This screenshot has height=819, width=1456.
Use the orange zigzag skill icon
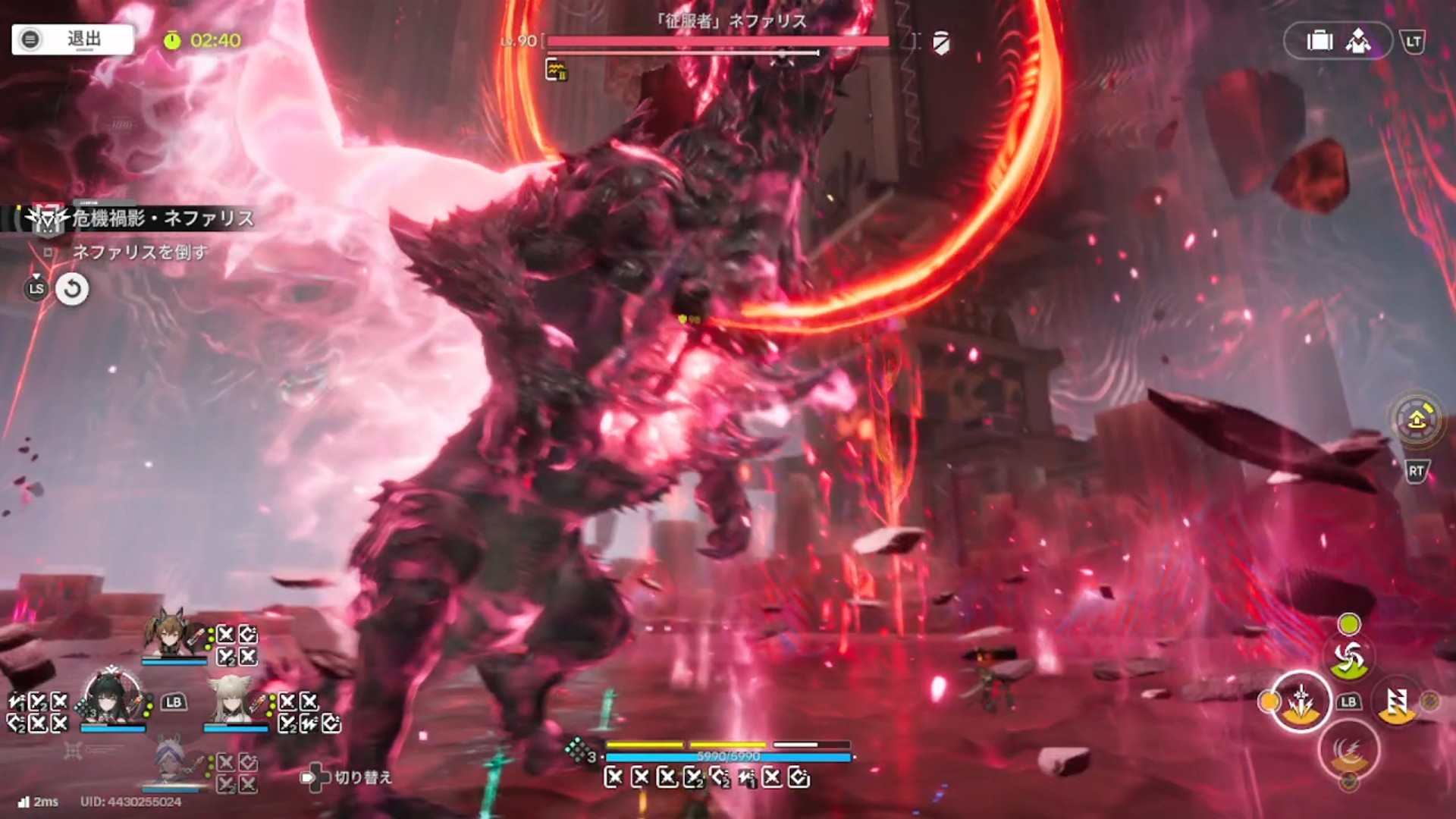pyautogui.click(x=1397, y=701)
